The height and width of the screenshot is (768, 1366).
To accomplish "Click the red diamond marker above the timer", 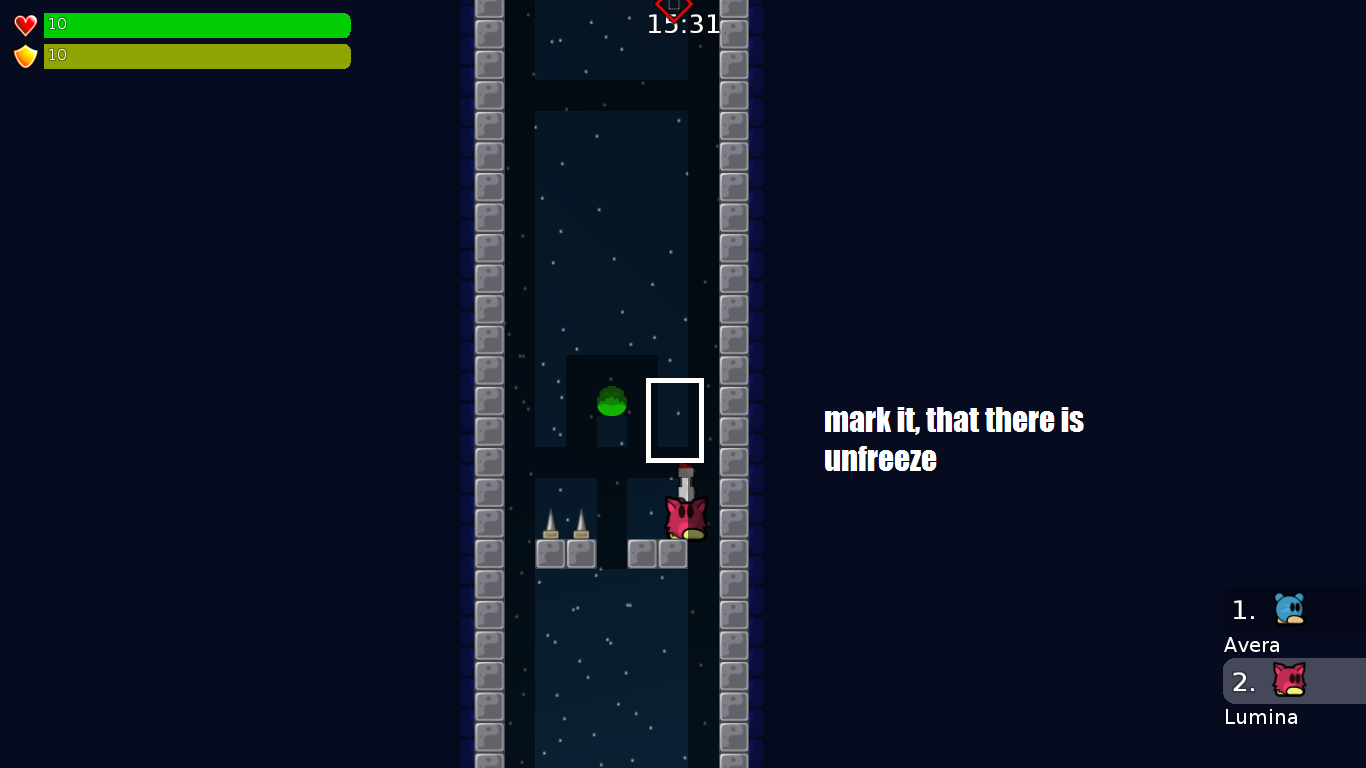I will [x=672, y=8].
